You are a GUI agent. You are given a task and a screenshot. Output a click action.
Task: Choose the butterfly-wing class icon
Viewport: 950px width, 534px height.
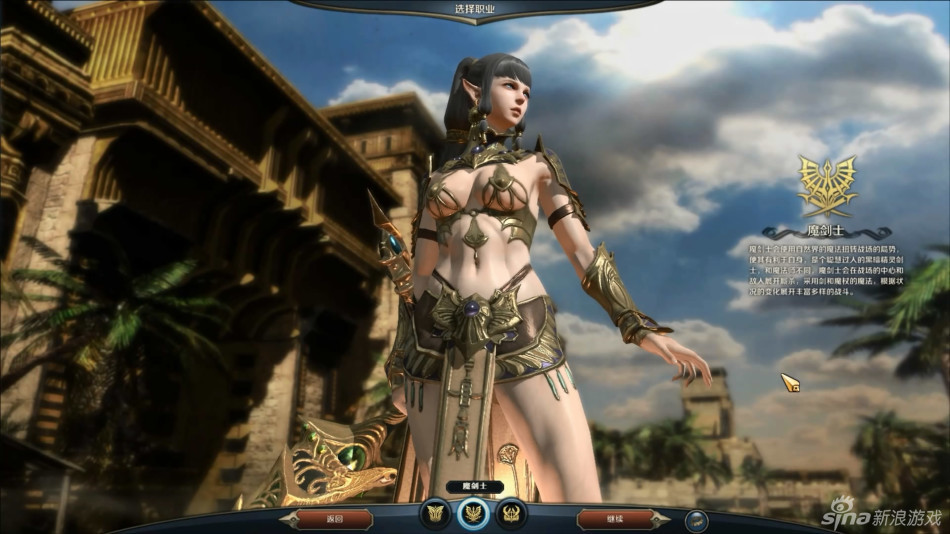[437, 514]
